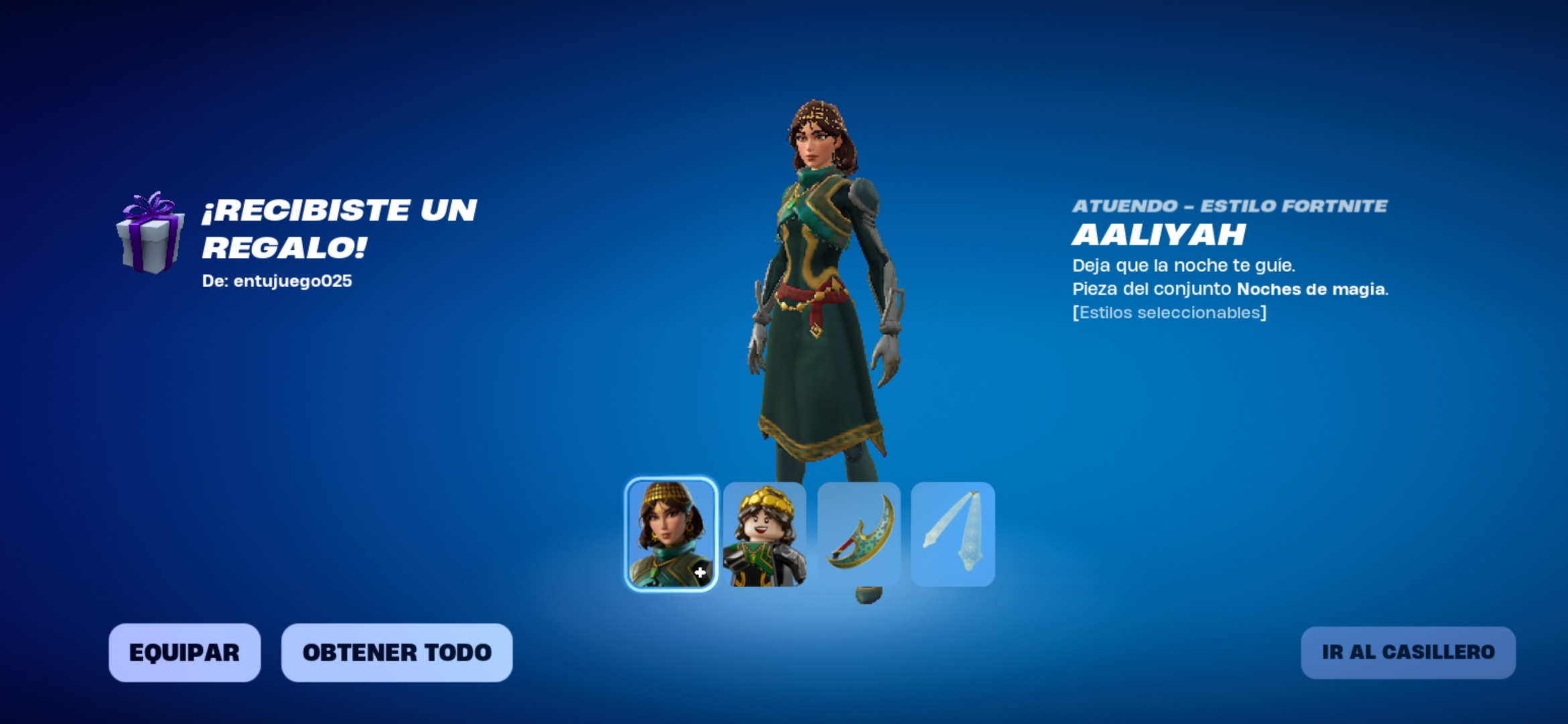Pick the white scarf item thumbnail
The width and height of the screenshot is (1568, 724).
pos(953,534)
